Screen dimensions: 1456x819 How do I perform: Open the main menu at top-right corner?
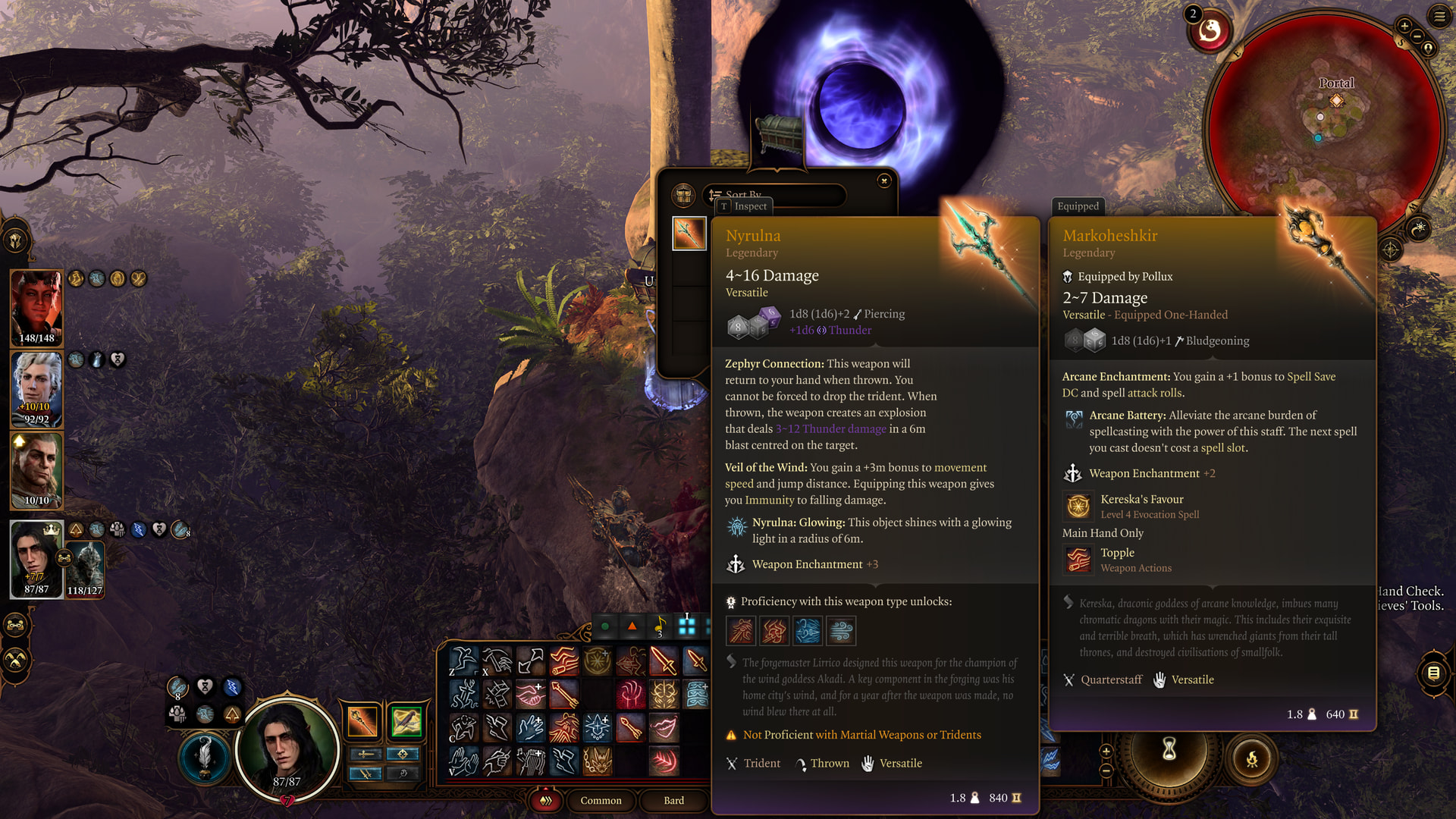(x=1439, y=16)
